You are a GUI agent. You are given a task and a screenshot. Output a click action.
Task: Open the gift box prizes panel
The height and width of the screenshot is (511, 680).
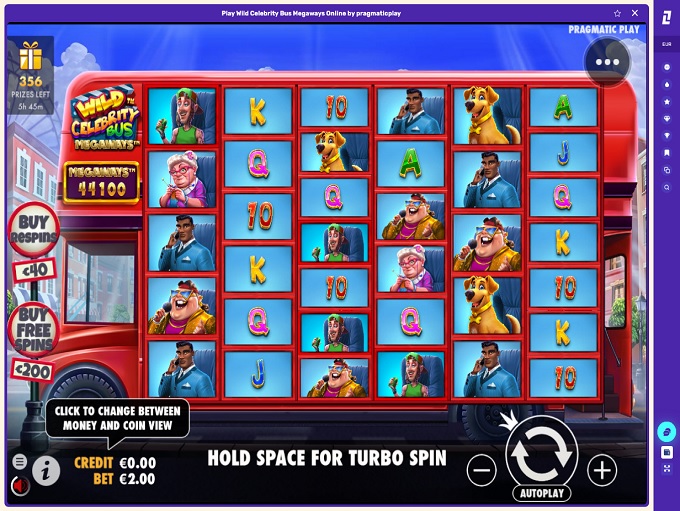pyautogui.click(x=31, y=57)
